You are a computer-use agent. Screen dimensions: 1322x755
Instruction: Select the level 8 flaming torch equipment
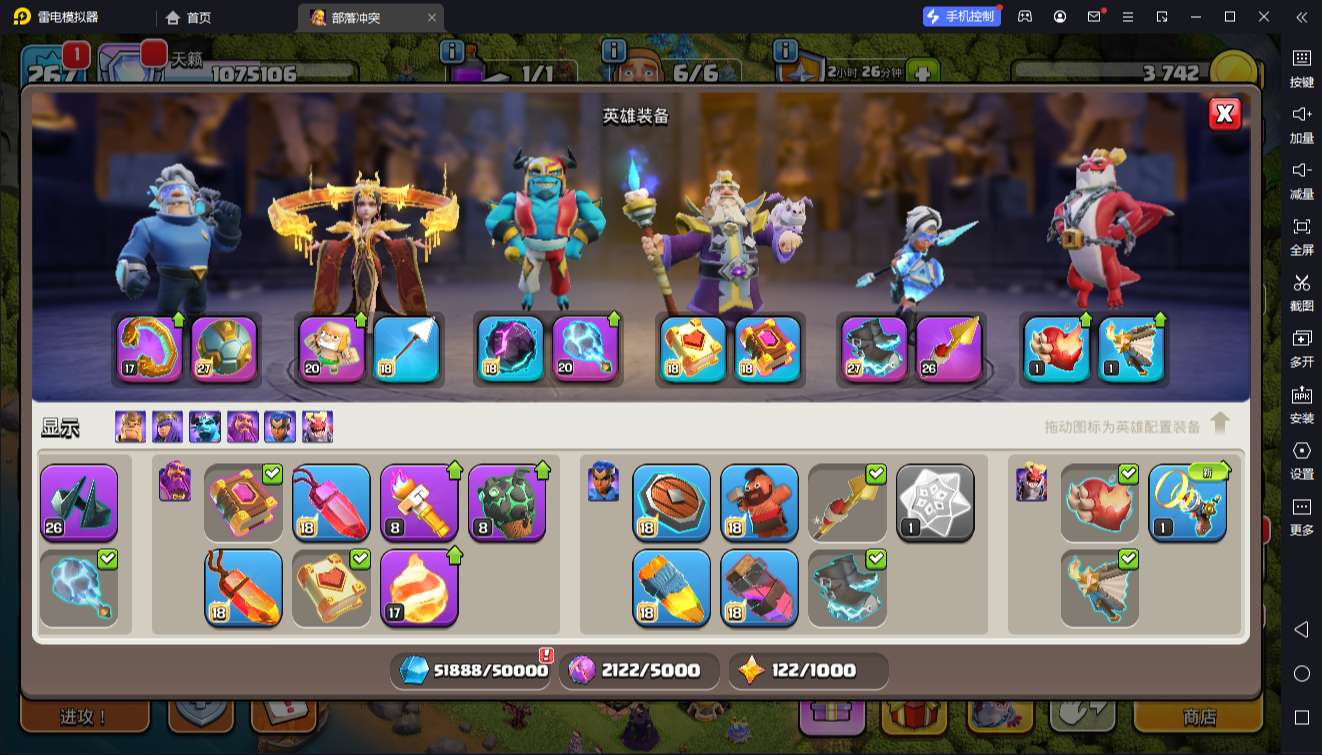pos(419,502)
